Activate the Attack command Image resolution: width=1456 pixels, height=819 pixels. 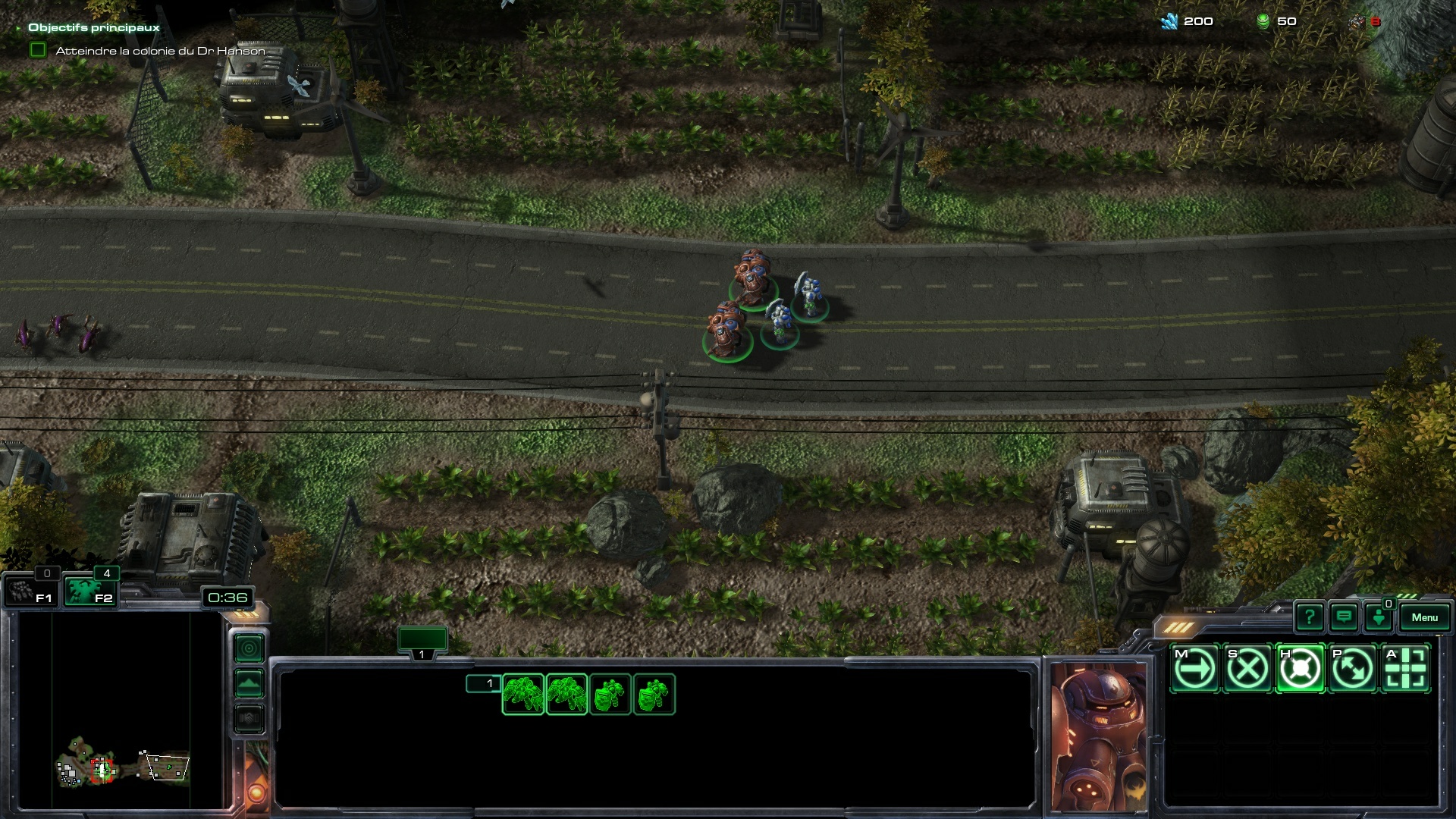pyautogui.click(x=1405, y=669)
